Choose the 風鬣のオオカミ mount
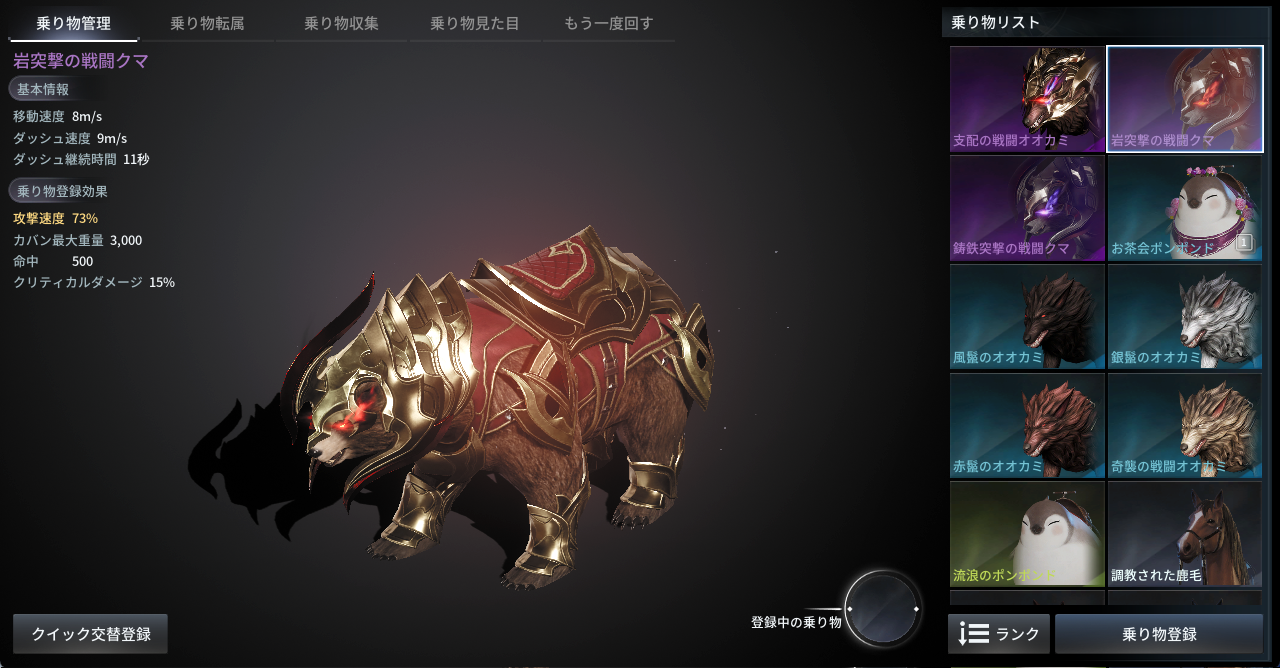This screenshot has width=1280, height=668. pos(1027,317)
